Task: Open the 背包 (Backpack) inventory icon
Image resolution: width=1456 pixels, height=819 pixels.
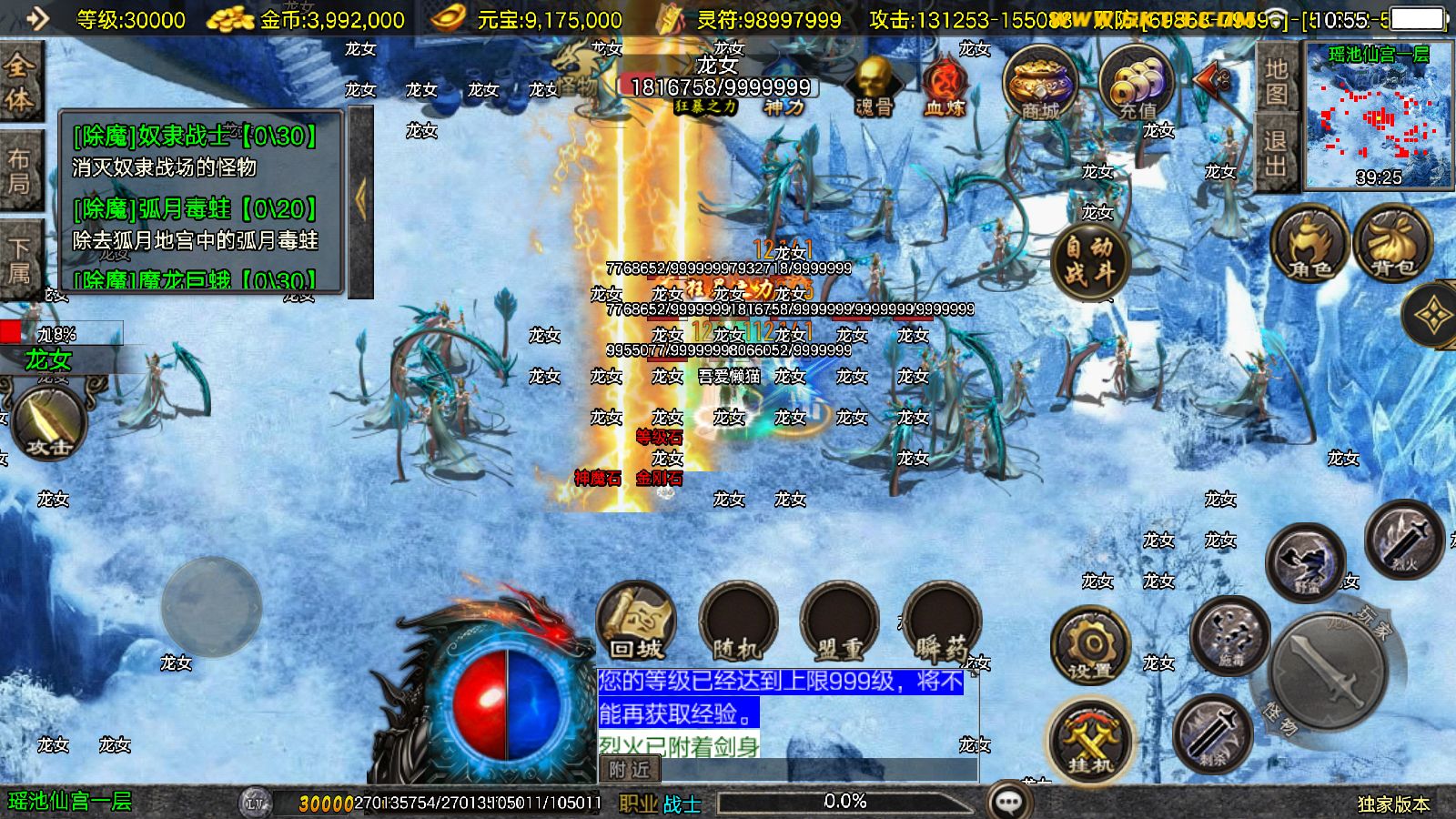Action: point(1390,241)
